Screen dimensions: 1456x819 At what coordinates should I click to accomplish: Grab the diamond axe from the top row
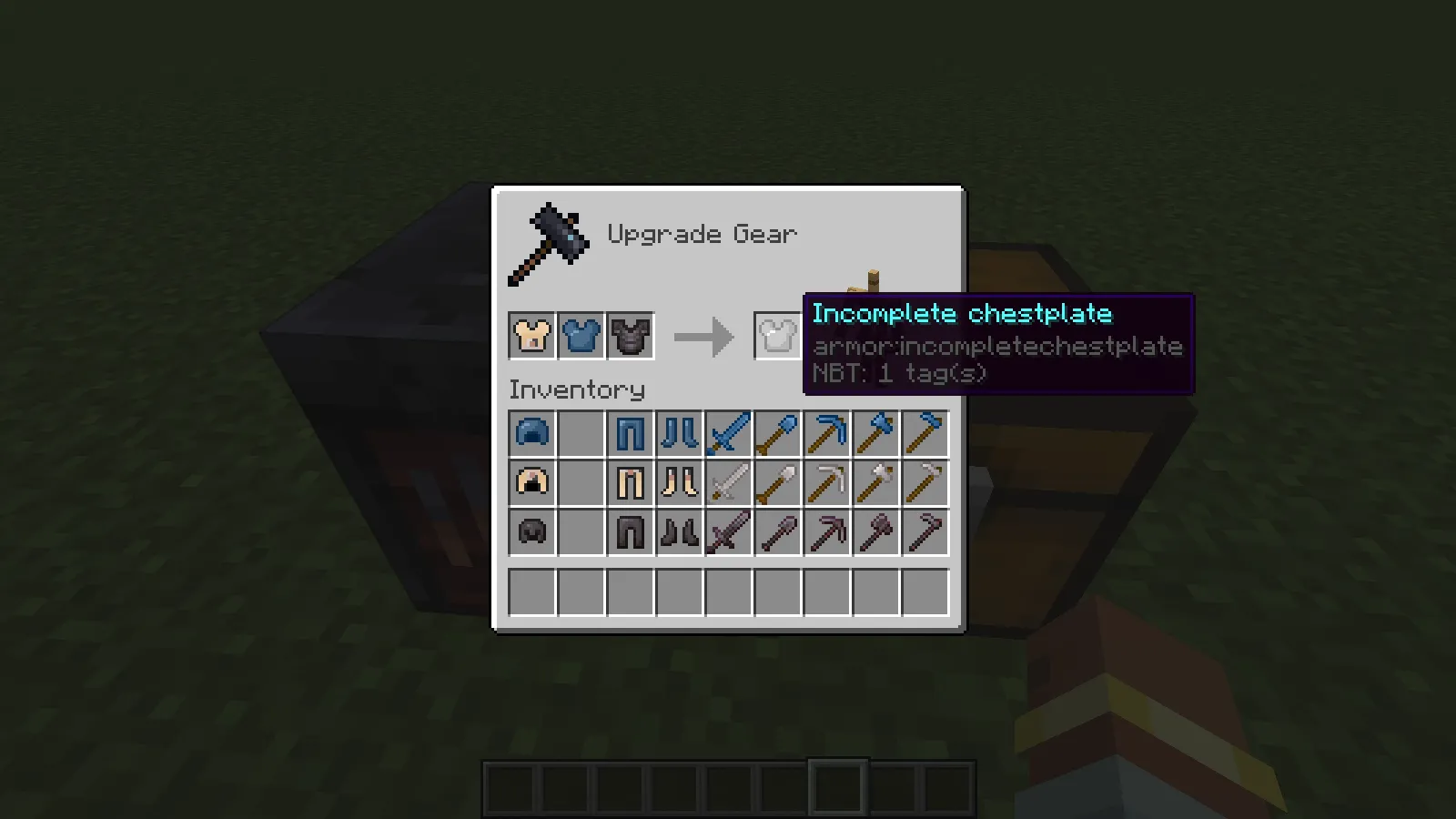[876, 433]
